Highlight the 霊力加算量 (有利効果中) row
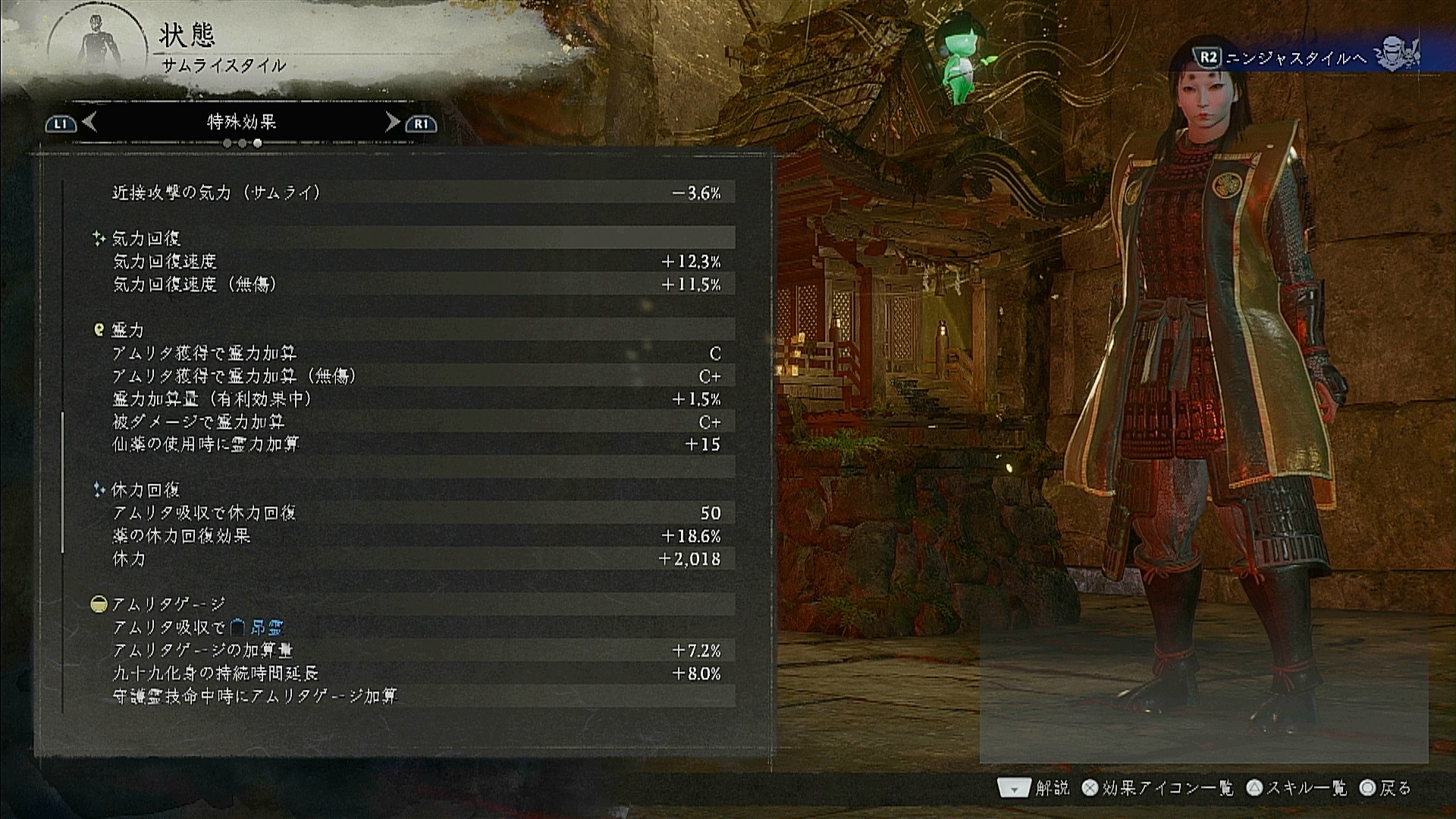The image size is (1456, 819). [x=416, y=399]
